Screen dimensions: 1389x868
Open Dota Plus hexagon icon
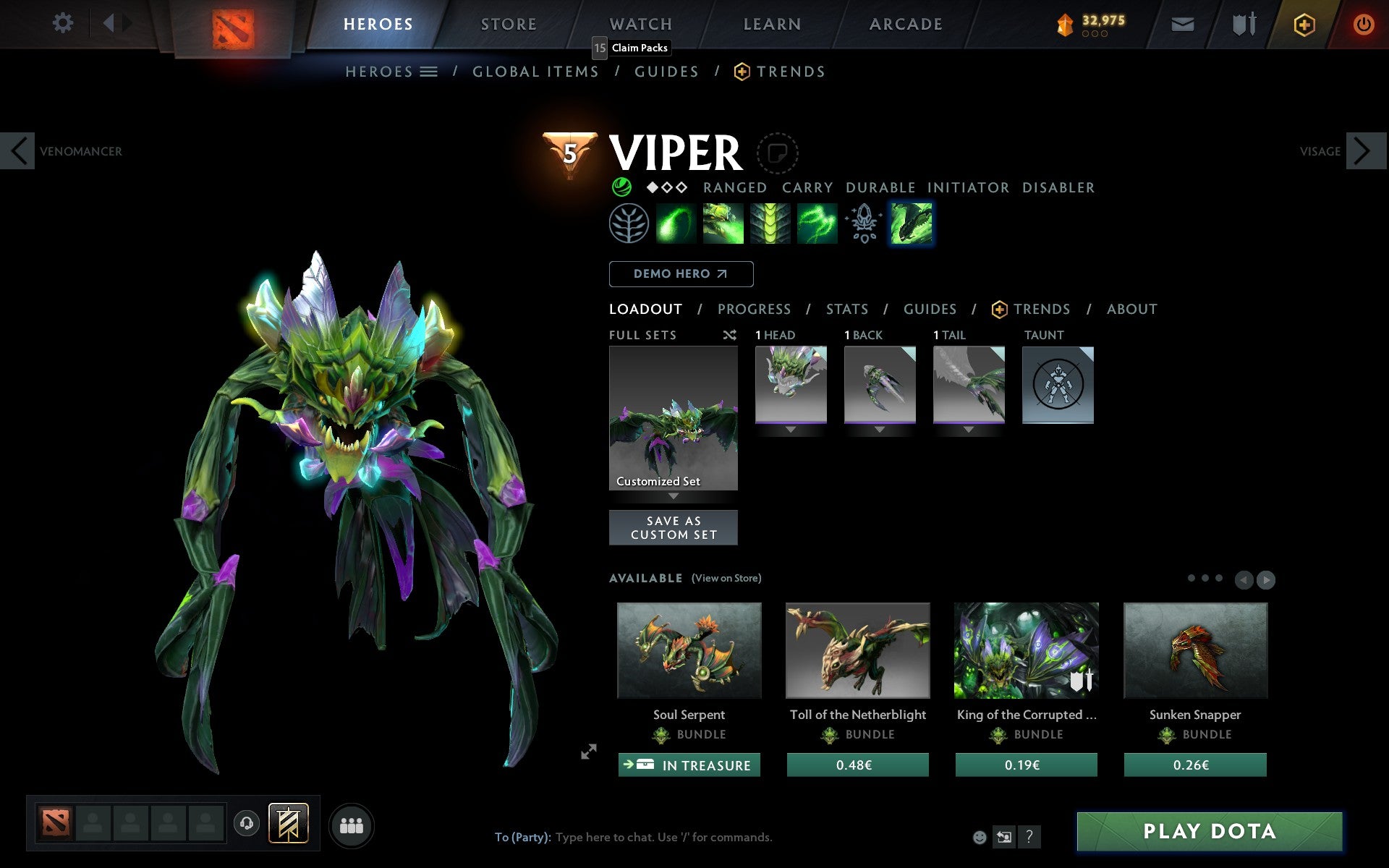(1303, 23)
